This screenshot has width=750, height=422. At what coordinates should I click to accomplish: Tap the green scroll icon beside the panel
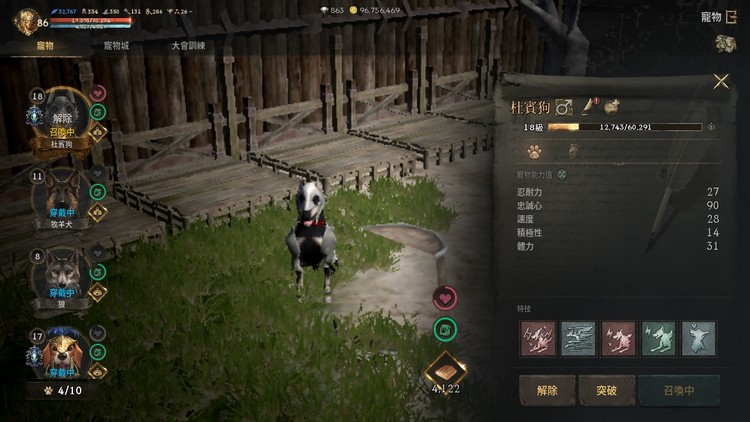(x=446, y=328)
